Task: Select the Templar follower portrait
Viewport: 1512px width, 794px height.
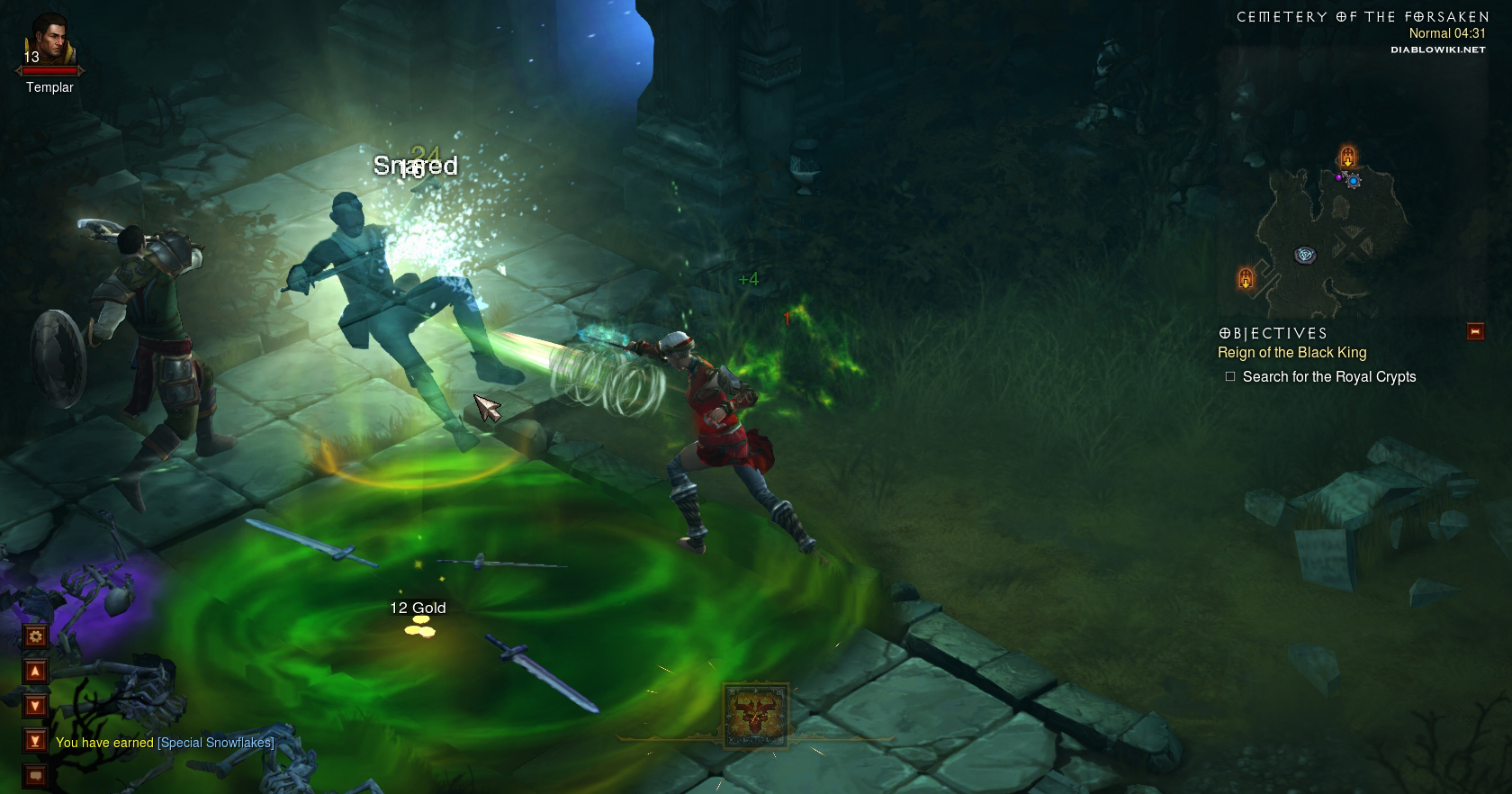Action: pos(49,41)
